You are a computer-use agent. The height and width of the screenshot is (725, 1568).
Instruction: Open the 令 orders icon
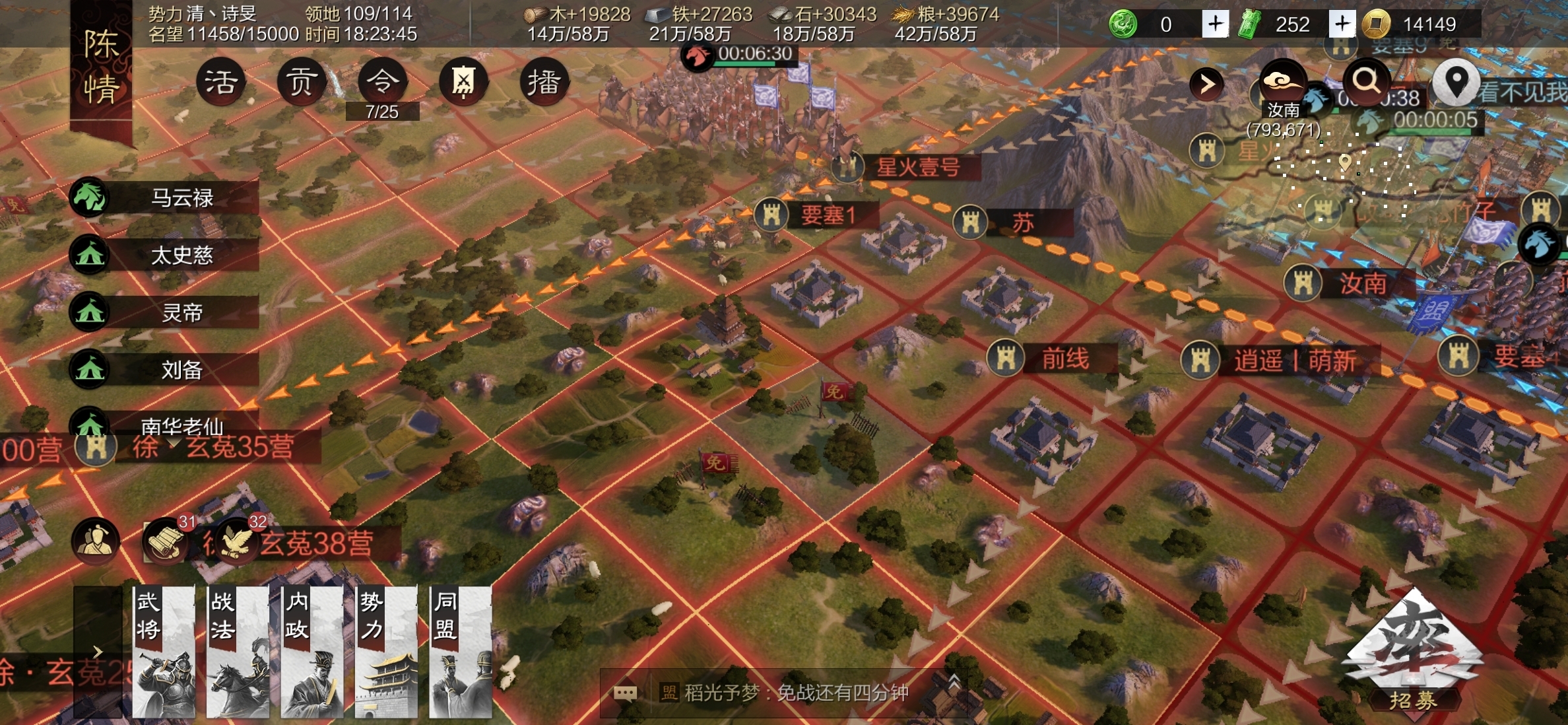click(x=382, y=83)
